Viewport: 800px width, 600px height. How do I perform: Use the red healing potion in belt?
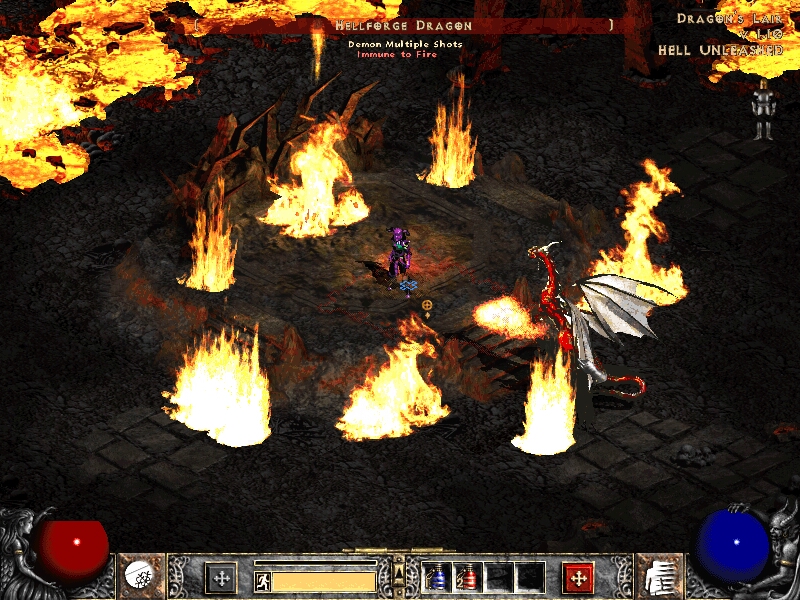(x=467, y=578)
